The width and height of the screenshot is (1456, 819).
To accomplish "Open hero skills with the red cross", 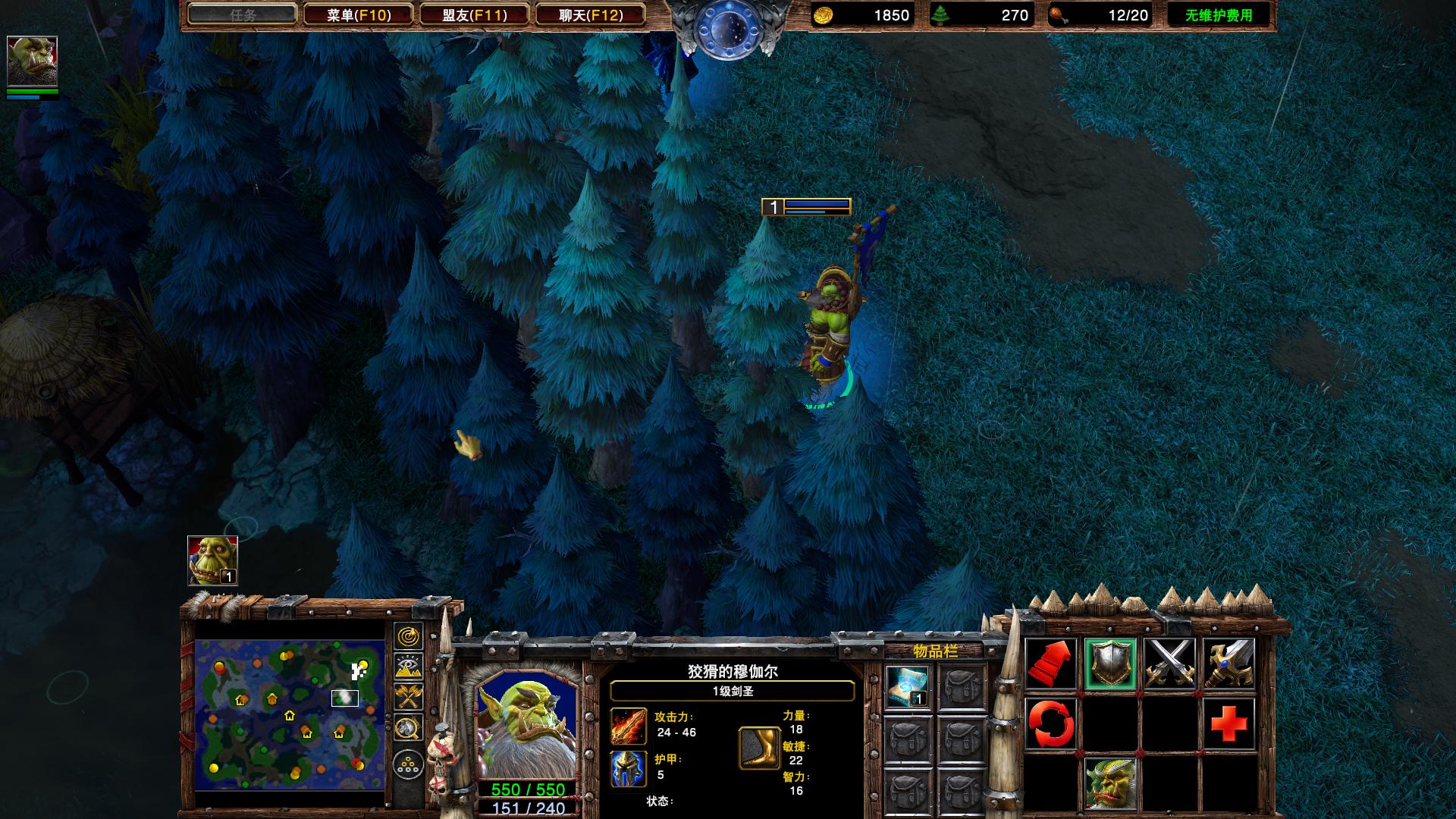I will tap(1228, 723).
